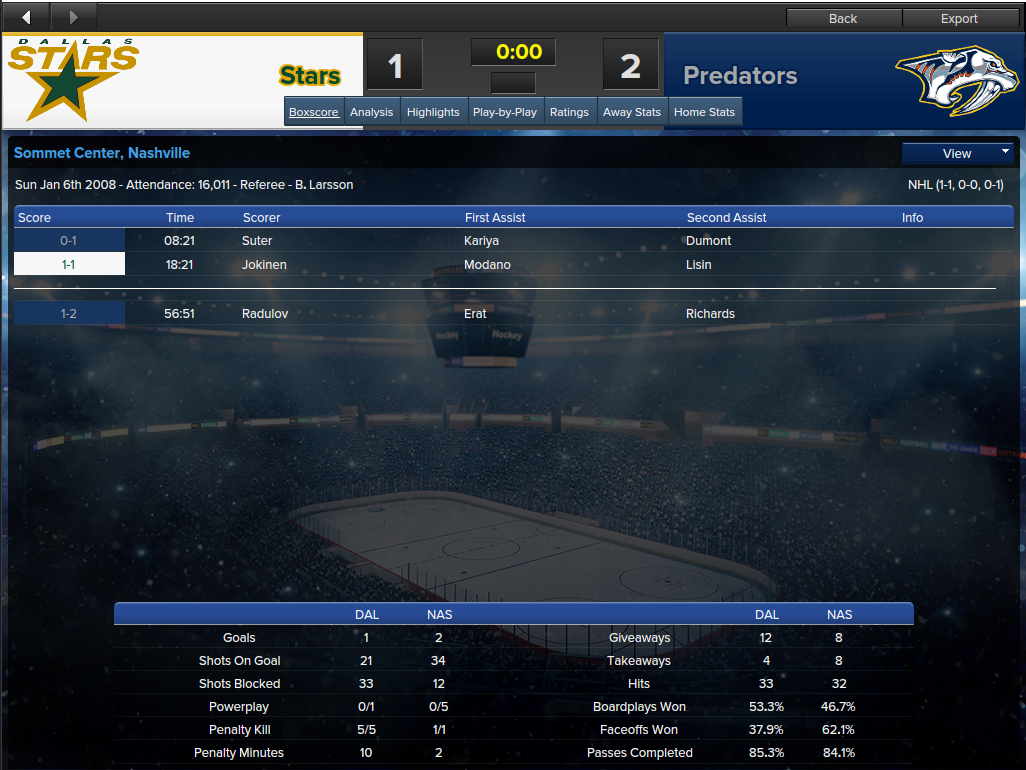Viewport: 1026px width, 770px height.
Task: Click the Back button
Action: (x=843, y=18)
